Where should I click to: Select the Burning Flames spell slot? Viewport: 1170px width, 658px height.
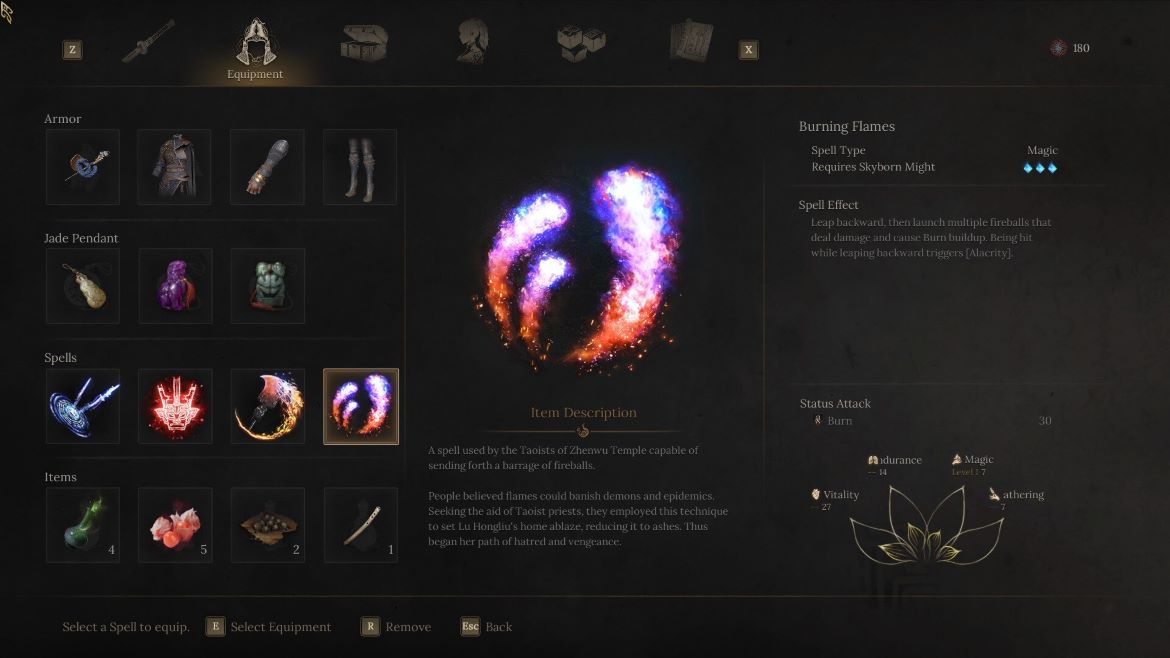[x=360, y=406]
